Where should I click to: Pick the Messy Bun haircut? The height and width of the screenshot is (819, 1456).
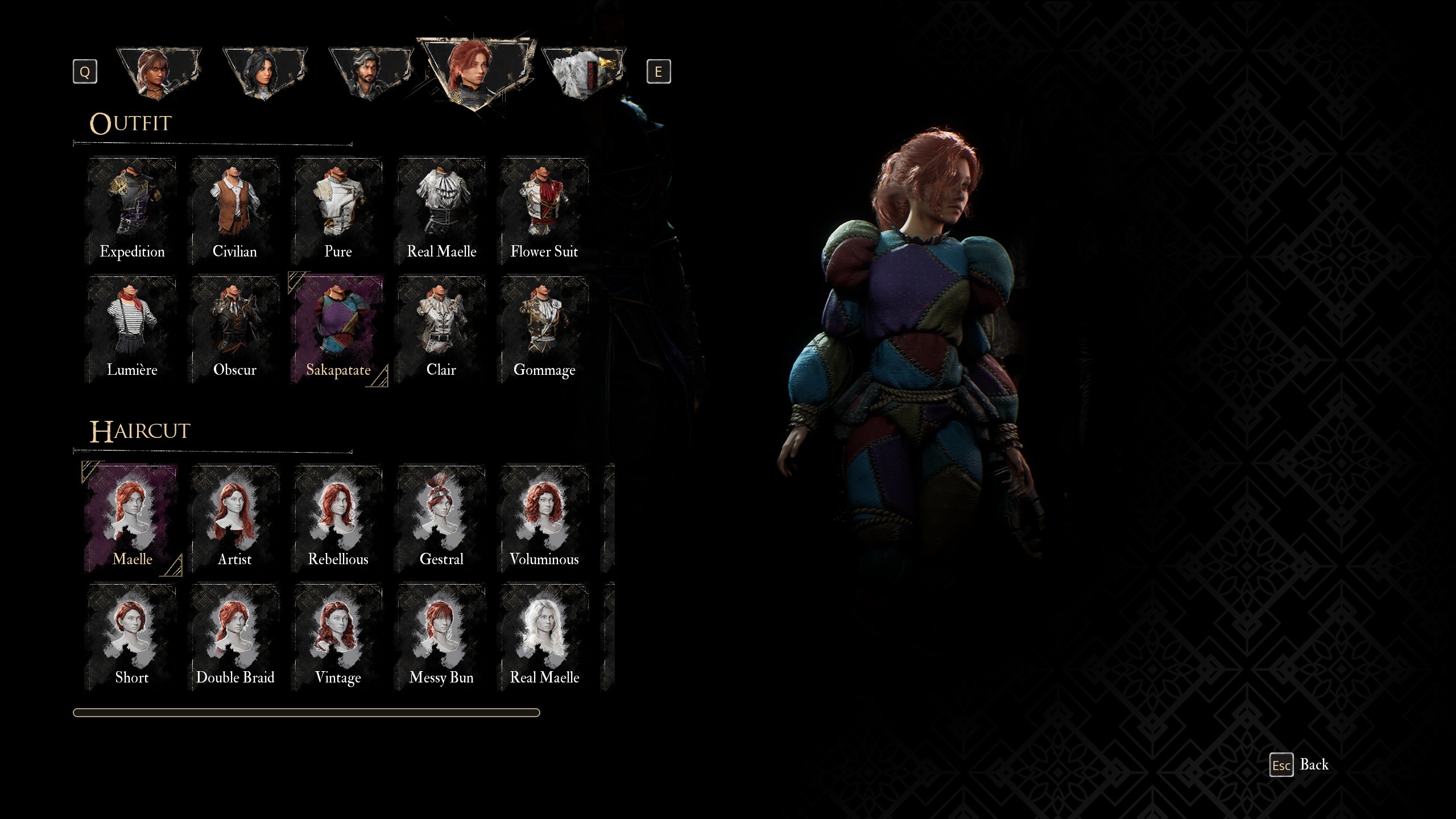441,637
